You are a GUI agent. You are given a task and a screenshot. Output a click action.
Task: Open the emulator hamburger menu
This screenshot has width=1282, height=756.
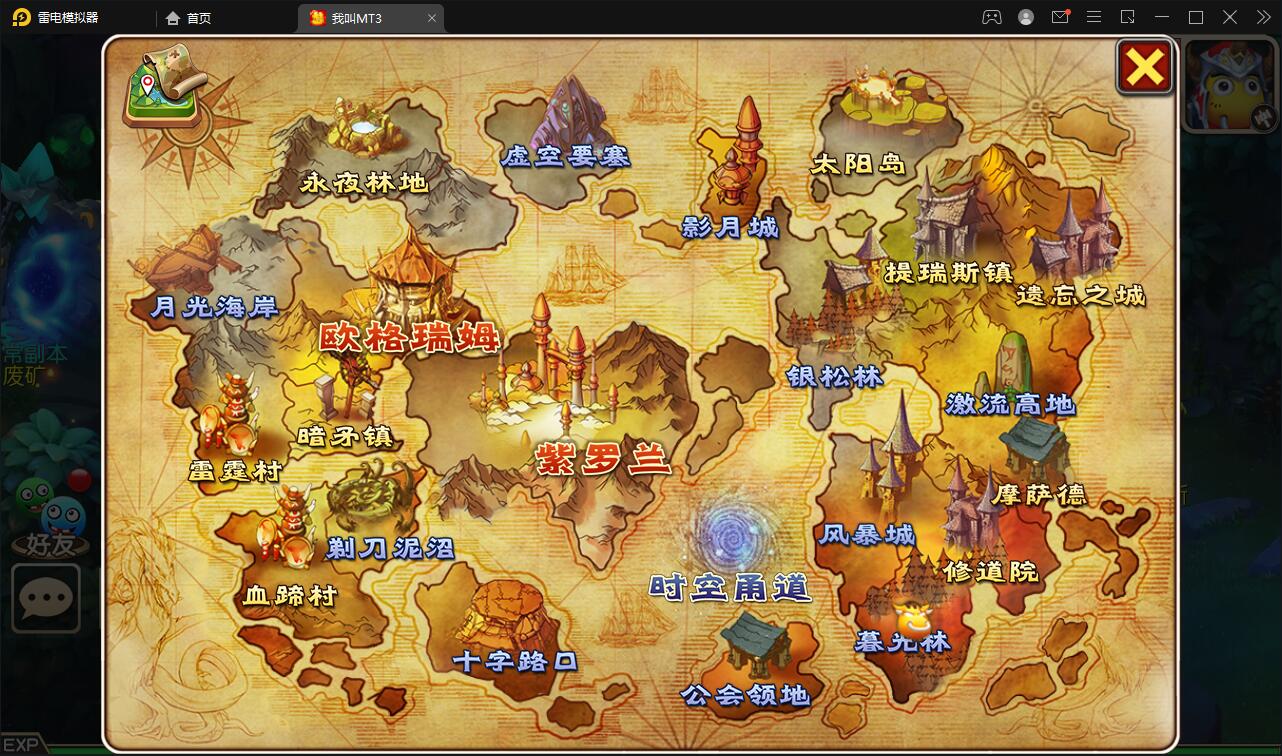click(1093, 17)
